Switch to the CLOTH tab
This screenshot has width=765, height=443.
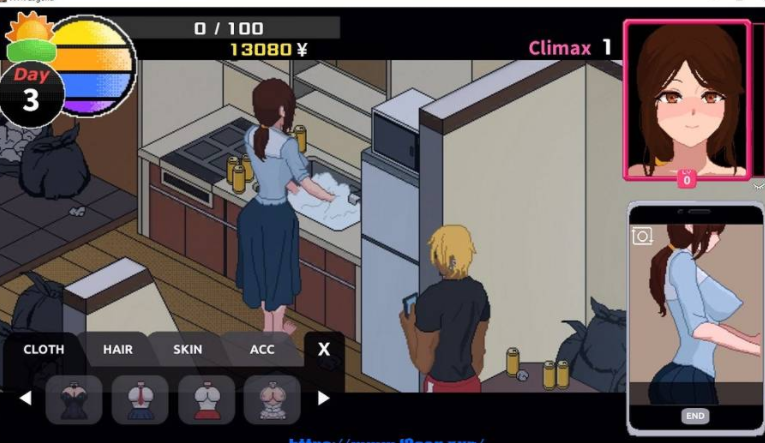43,349
